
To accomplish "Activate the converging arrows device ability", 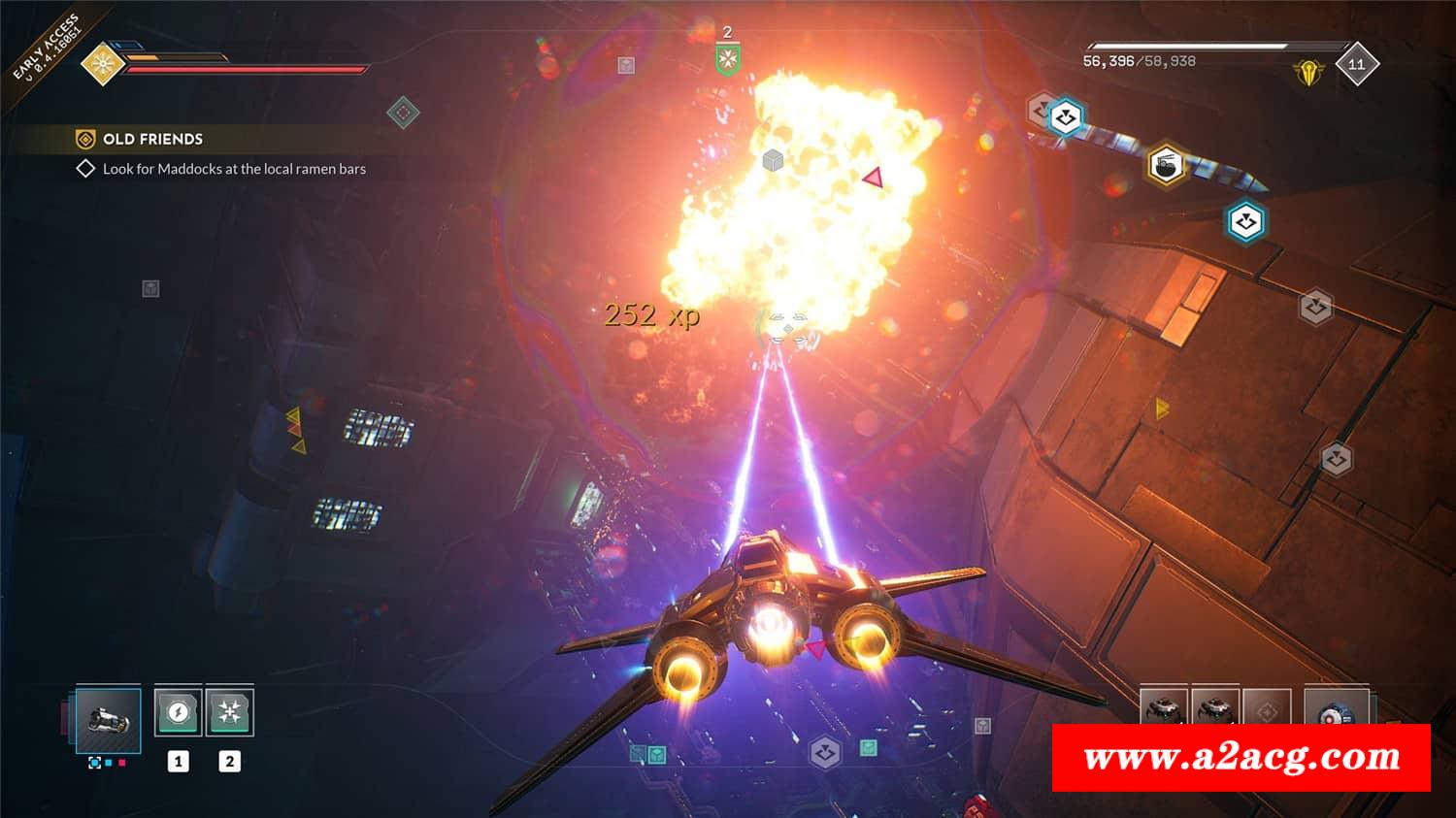I will tap(230, 712).
